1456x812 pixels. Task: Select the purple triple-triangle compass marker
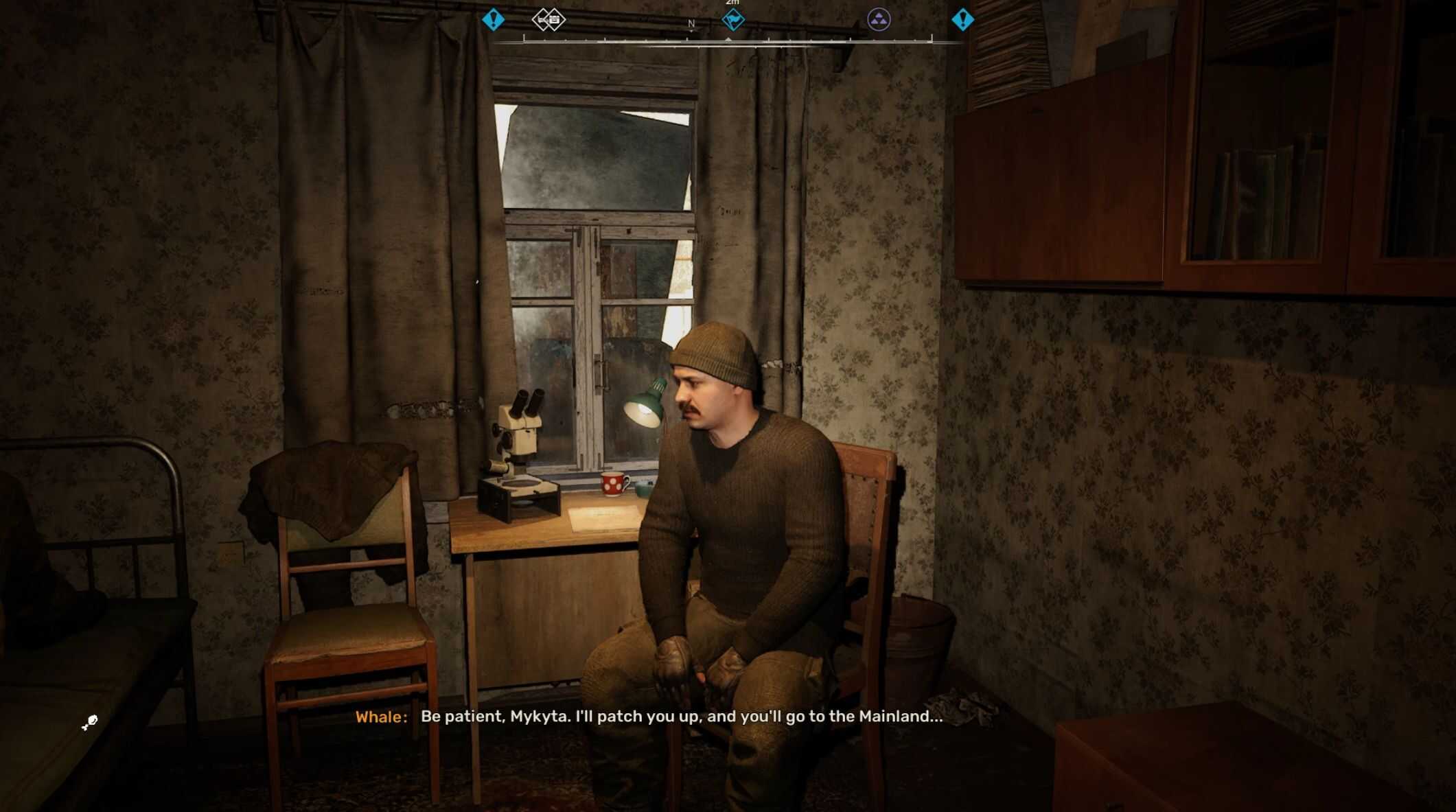(879, 20)
